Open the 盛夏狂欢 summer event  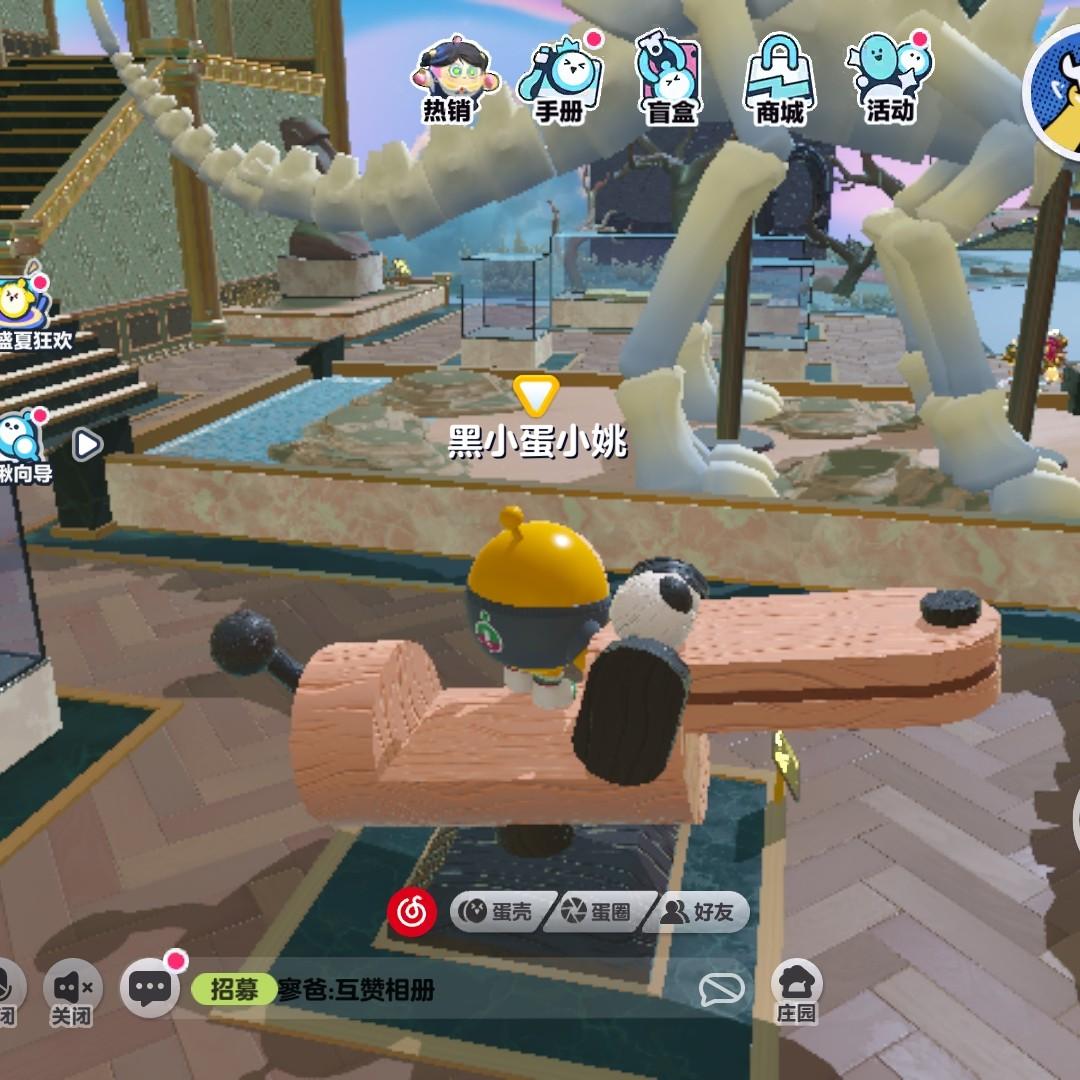[x=22, y=312]
